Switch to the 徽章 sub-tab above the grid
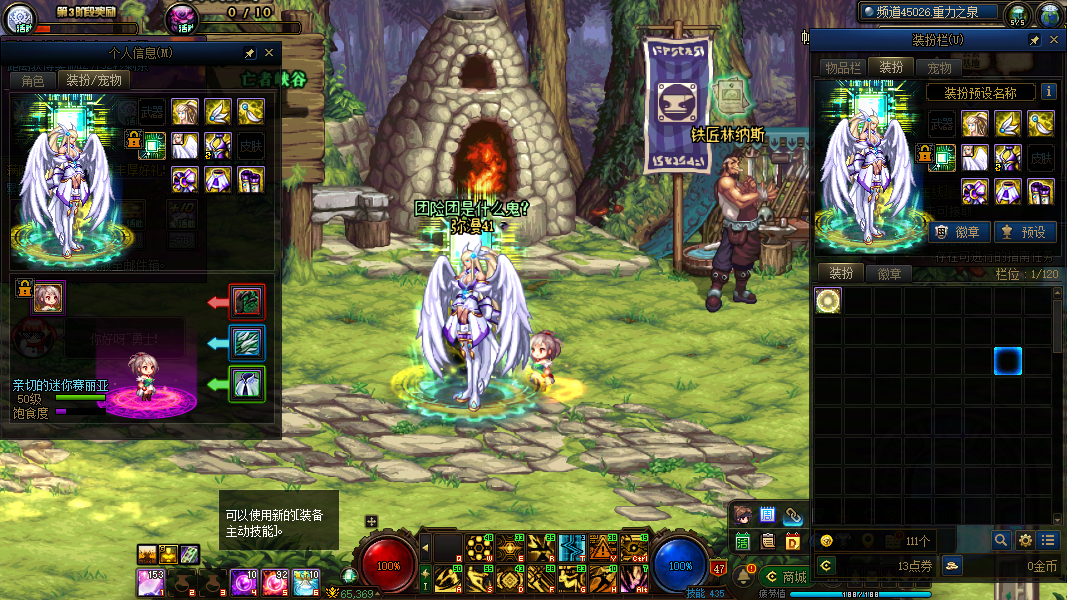This screenshot has width=1067, height=600. point(889,274)
